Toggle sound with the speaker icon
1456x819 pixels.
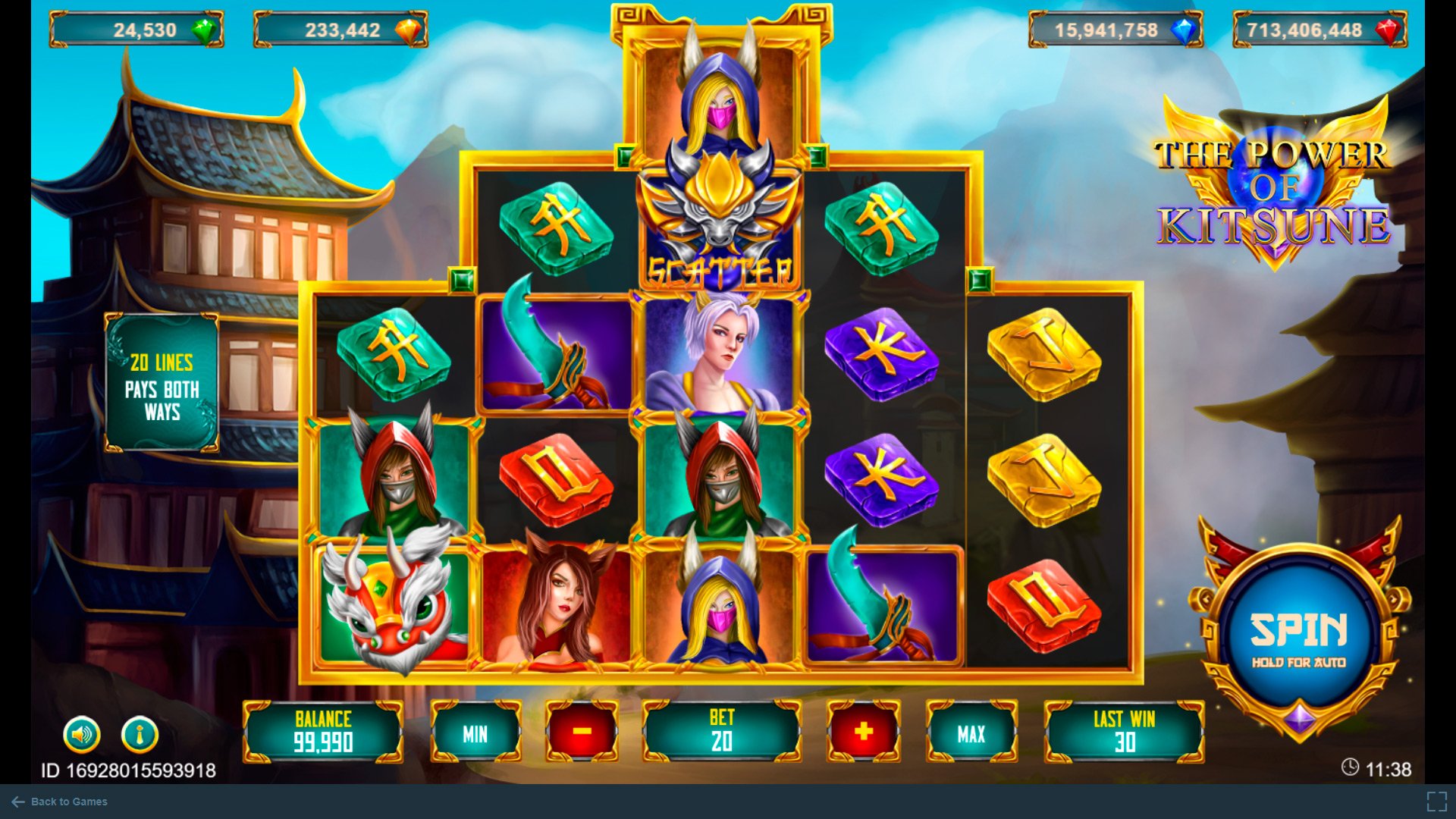point(82,734)
